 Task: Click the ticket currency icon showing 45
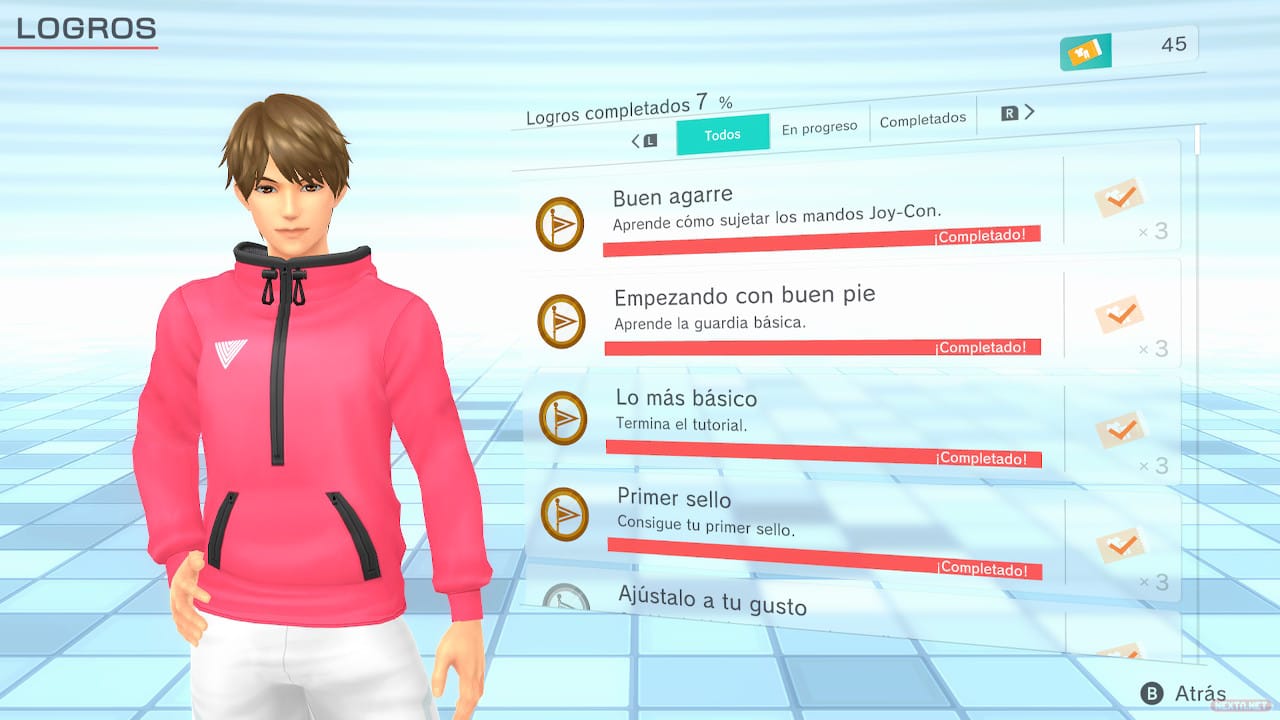1085,51
